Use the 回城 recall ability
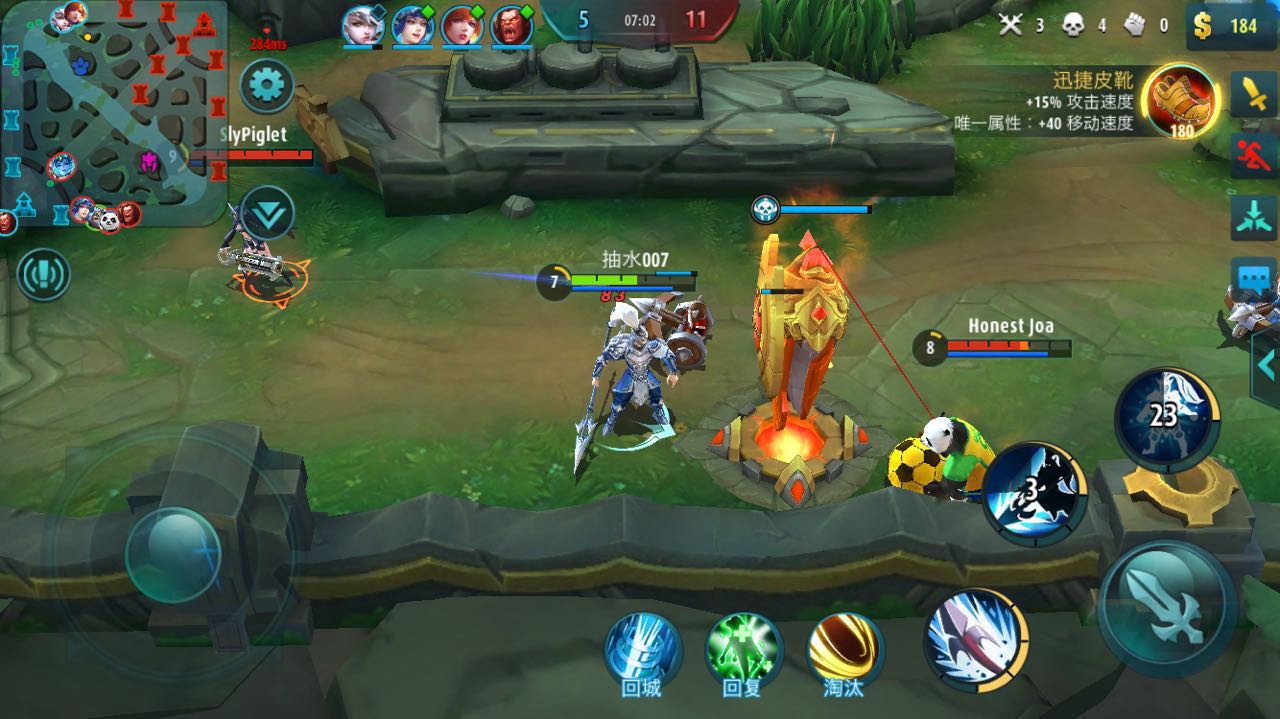The image size is (1280, 719). click(x=642, y=649)
